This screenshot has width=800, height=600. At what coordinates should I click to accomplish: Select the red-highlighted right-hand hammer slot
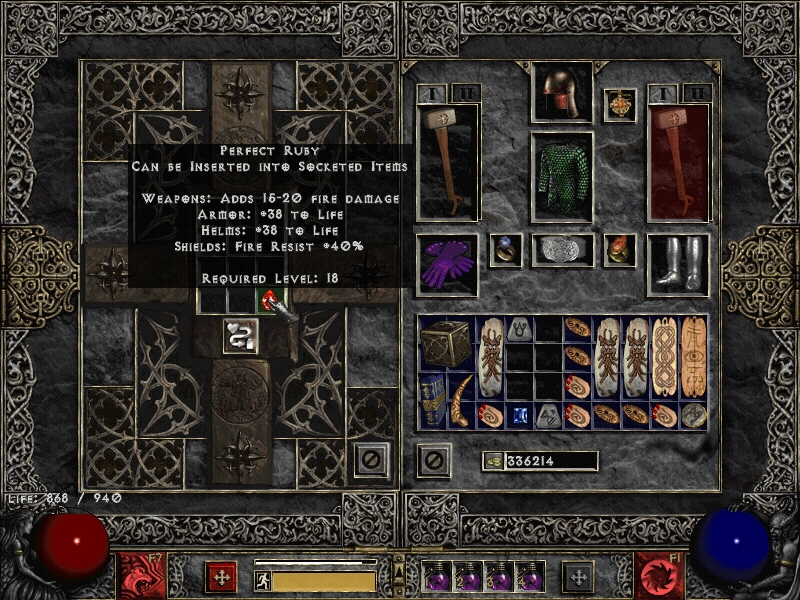point(677,160)
